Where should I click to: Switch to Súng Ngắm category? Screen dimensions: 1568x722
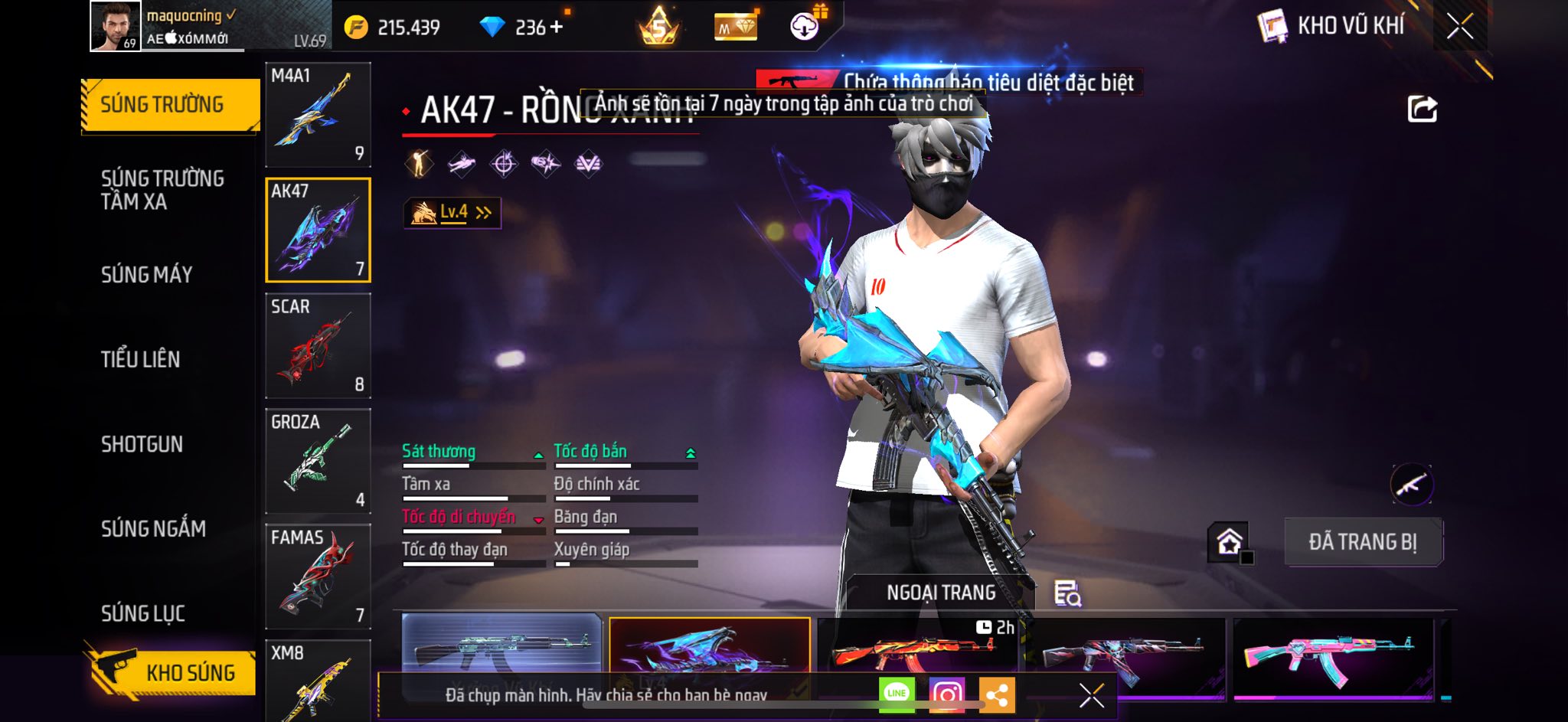153,528
